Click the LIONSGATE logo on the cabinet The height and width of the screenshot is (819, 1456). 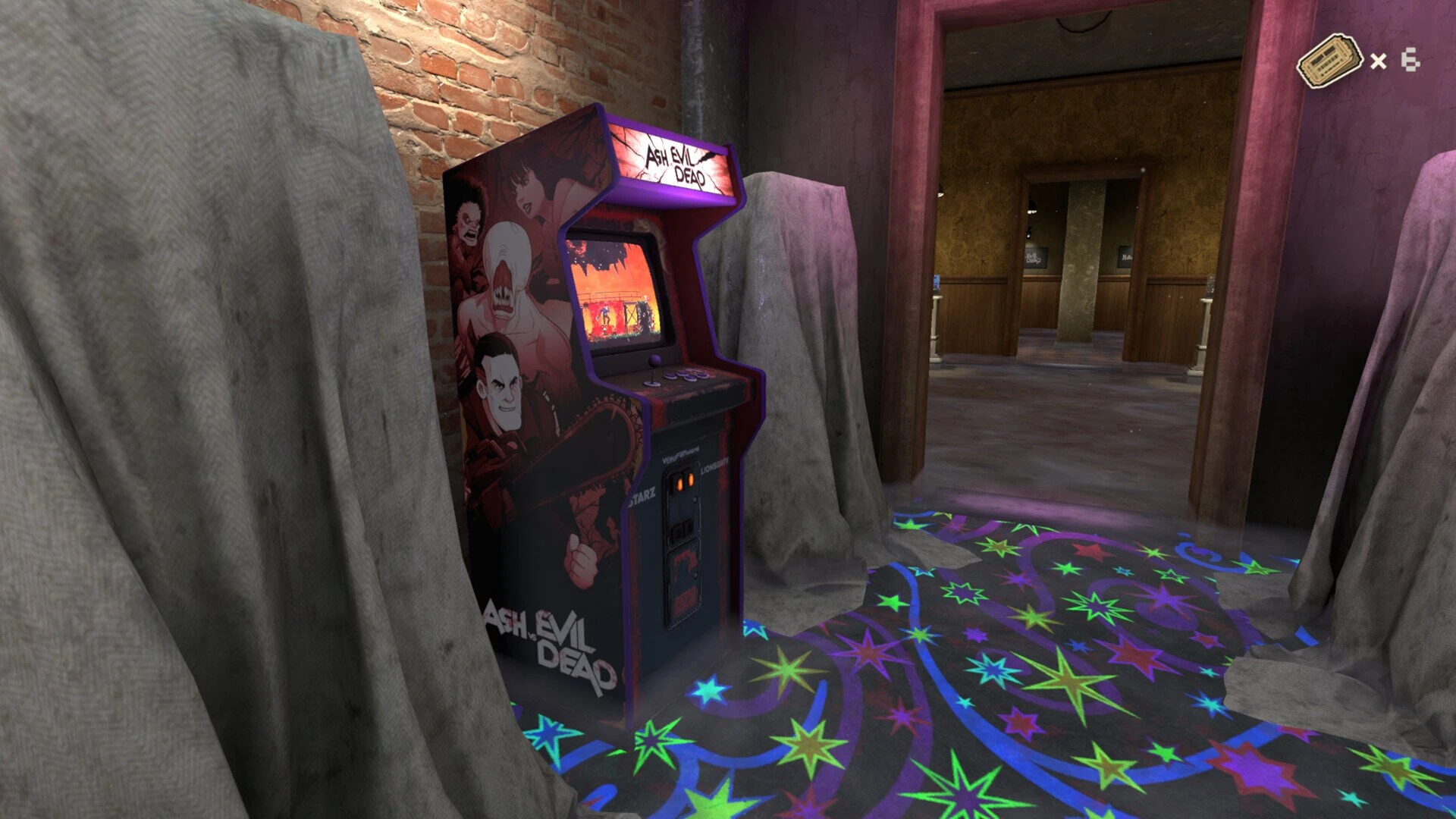(715, 466)
